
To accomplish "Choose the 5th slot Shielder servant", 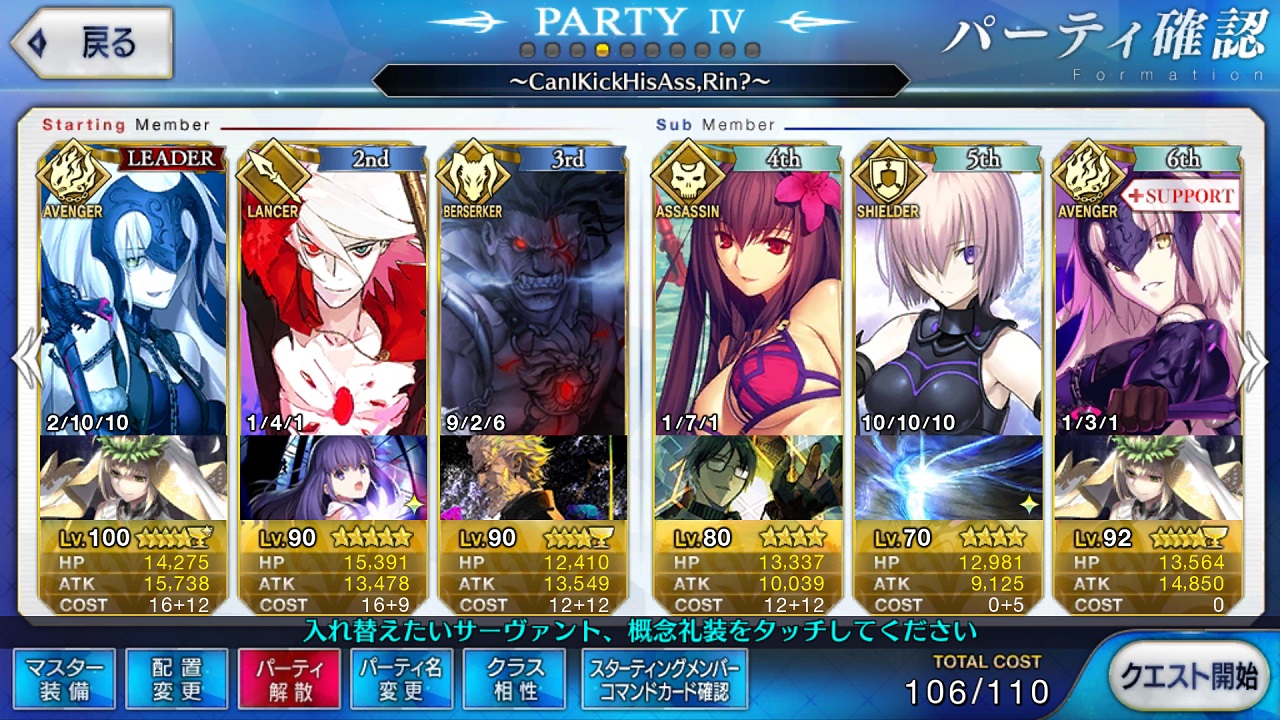I will point(948,300).
